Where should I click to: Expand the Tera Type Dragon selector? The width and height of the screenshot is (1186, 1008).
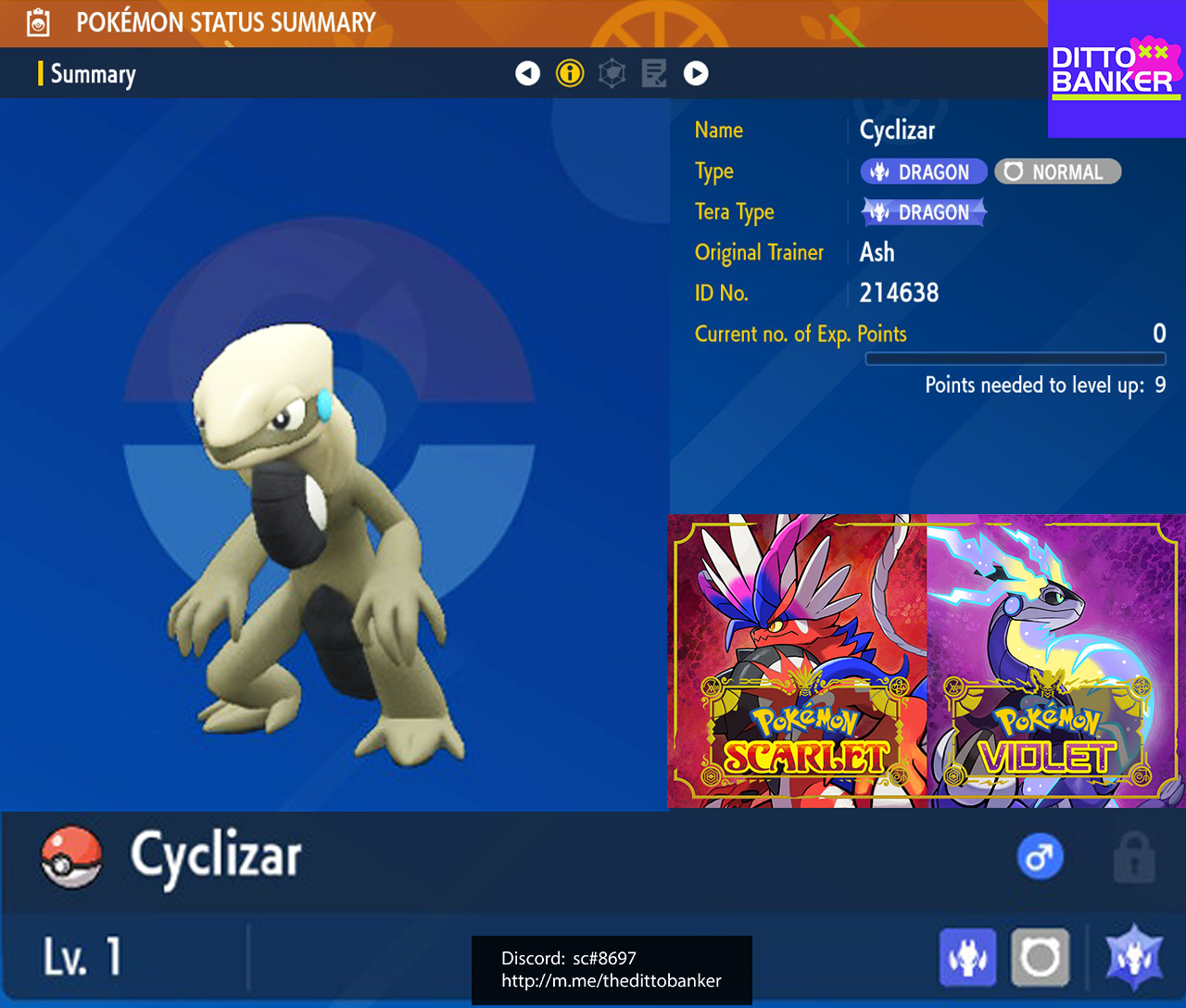tap(924, 211)
